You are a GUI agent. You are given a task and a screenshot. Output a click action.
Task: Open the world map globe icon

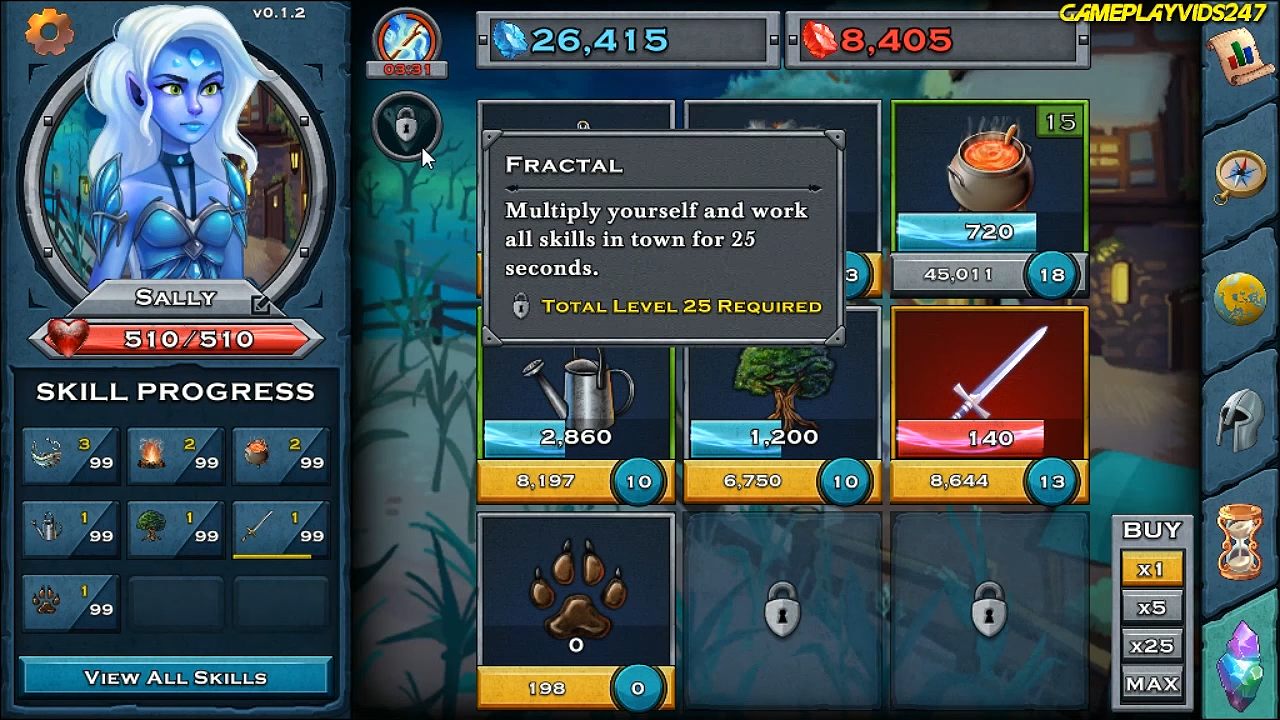coord(1240,297)
